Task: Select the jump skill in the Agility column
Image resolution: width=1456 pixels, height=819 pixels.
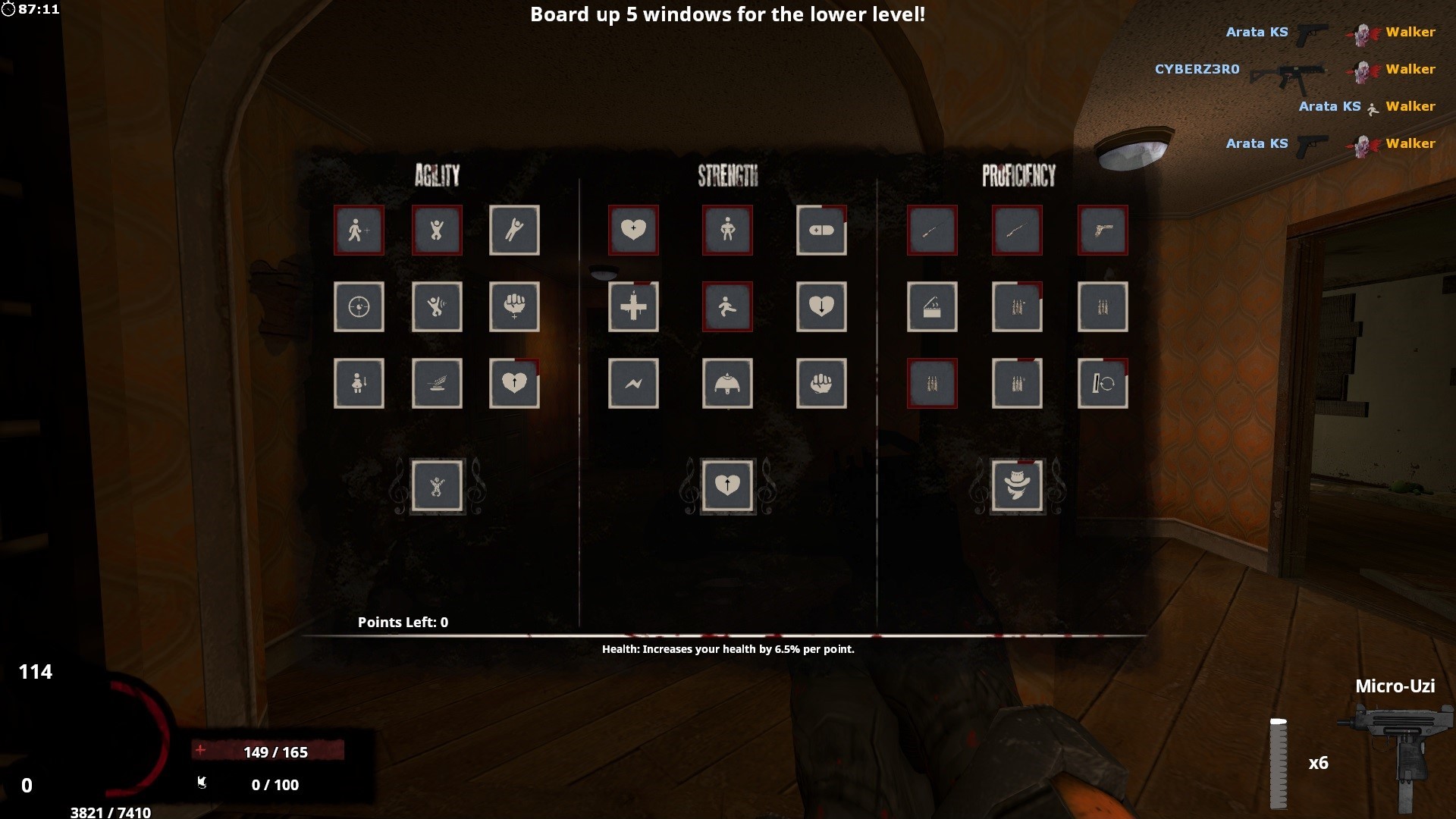Action: pos(437,231)
